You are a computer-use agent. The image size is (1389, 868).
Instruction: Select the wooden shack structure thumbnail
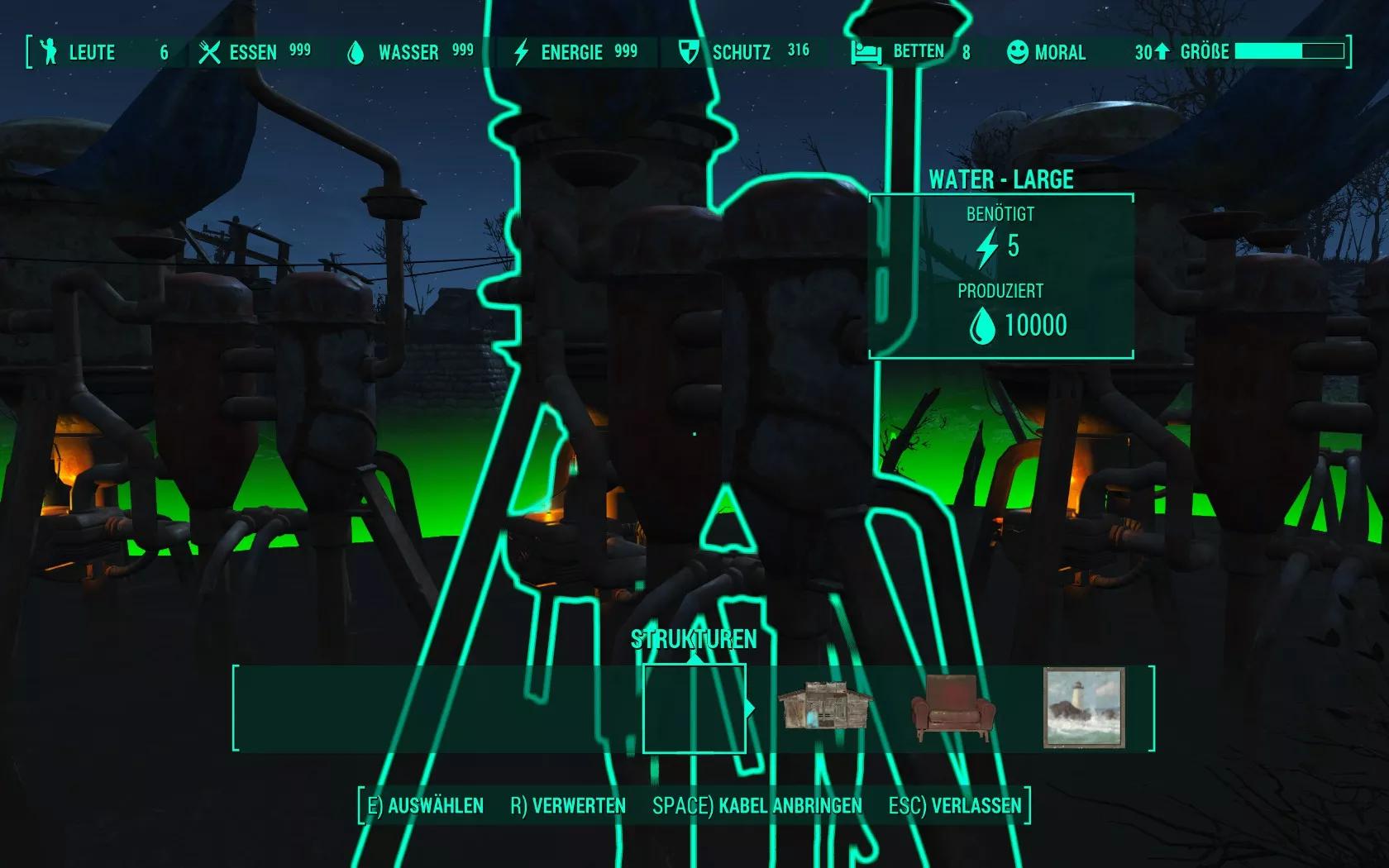pyautogui.click(x=824, y=707)
